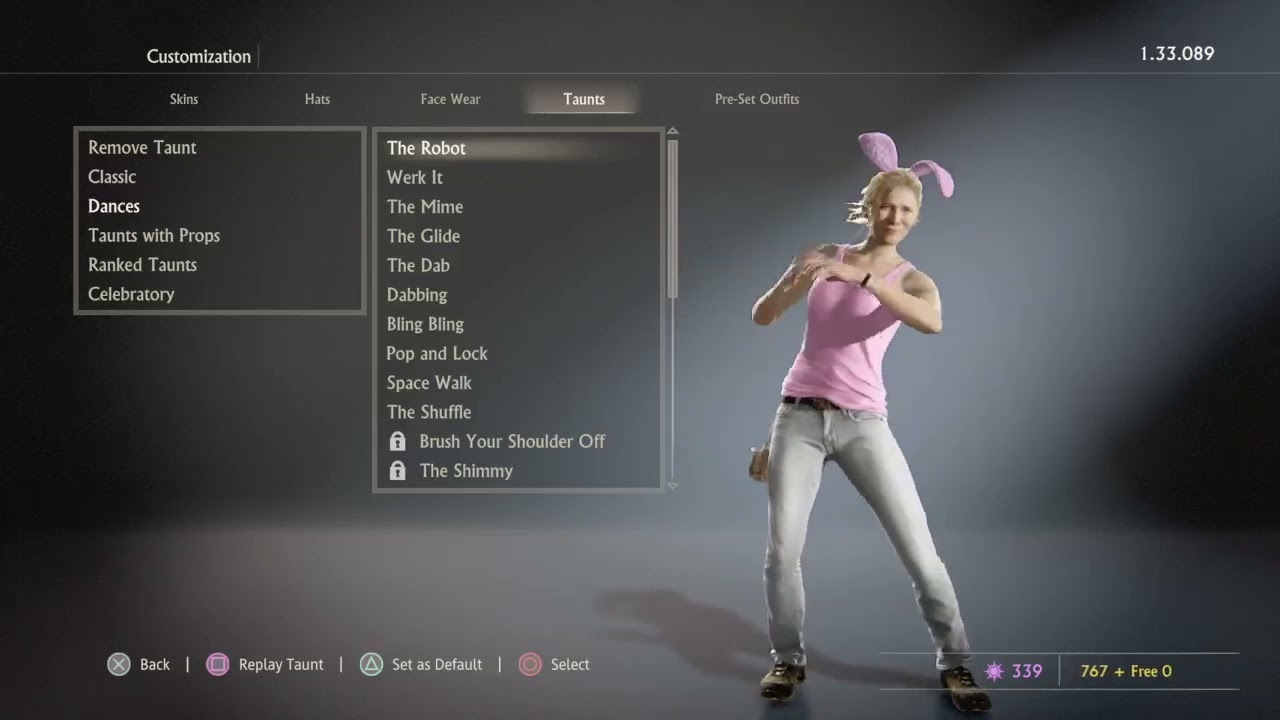Pick The Mime taunt

pos(425,207)
